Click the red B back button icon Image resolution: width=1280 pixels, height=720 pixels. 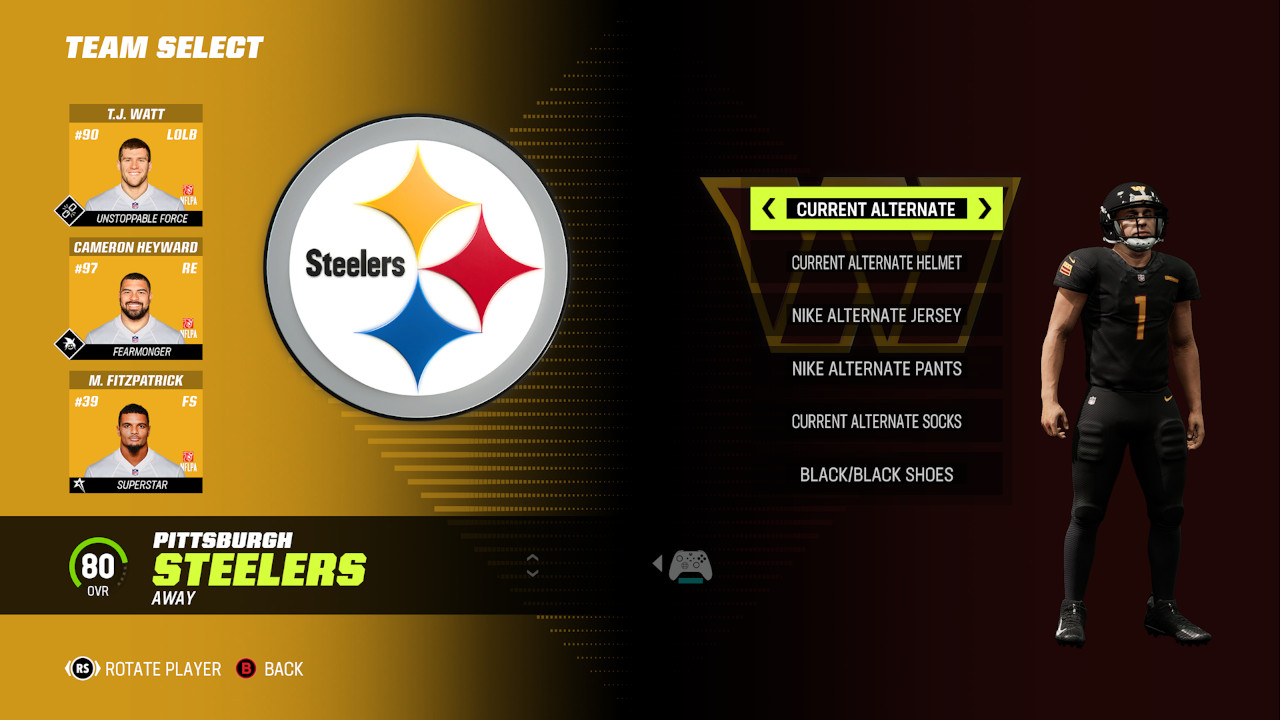pyautogui.click(x=248, y=668)
